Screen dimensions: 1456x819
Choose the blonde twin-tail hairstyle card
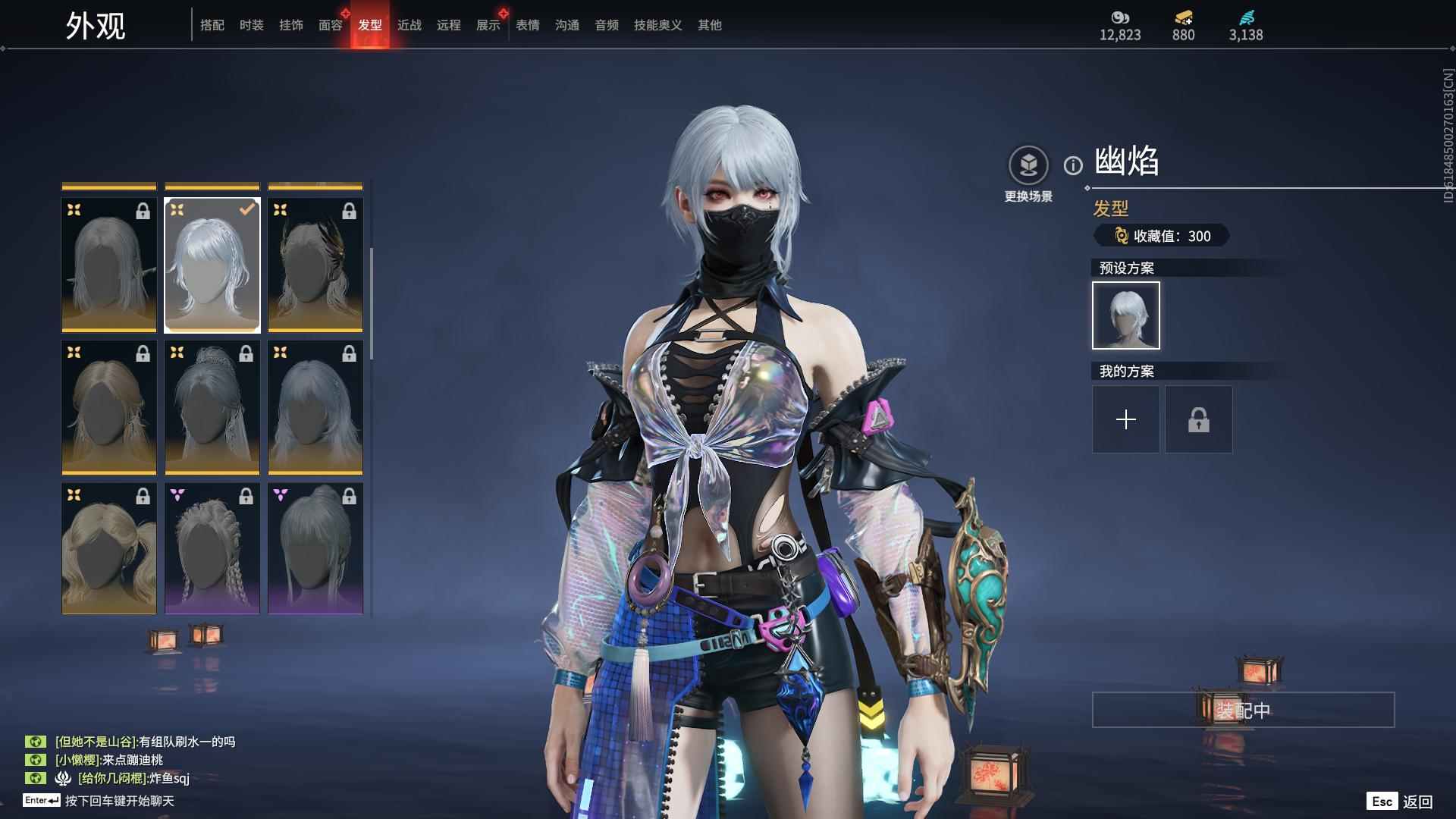[109, 548]
